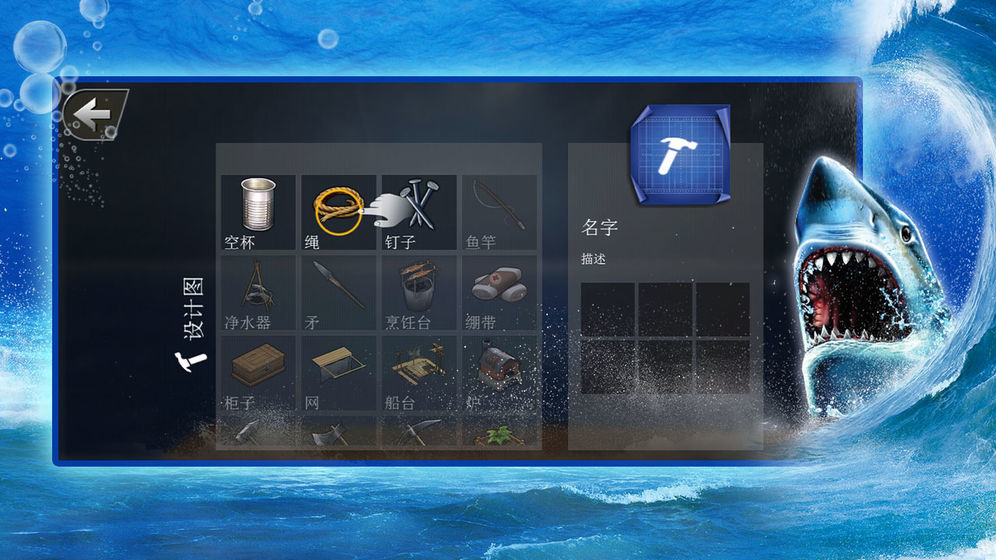Choose the net (网) blueprint
Image resolution: width=996 pixels, height=560 pixels.
[338, 372]
